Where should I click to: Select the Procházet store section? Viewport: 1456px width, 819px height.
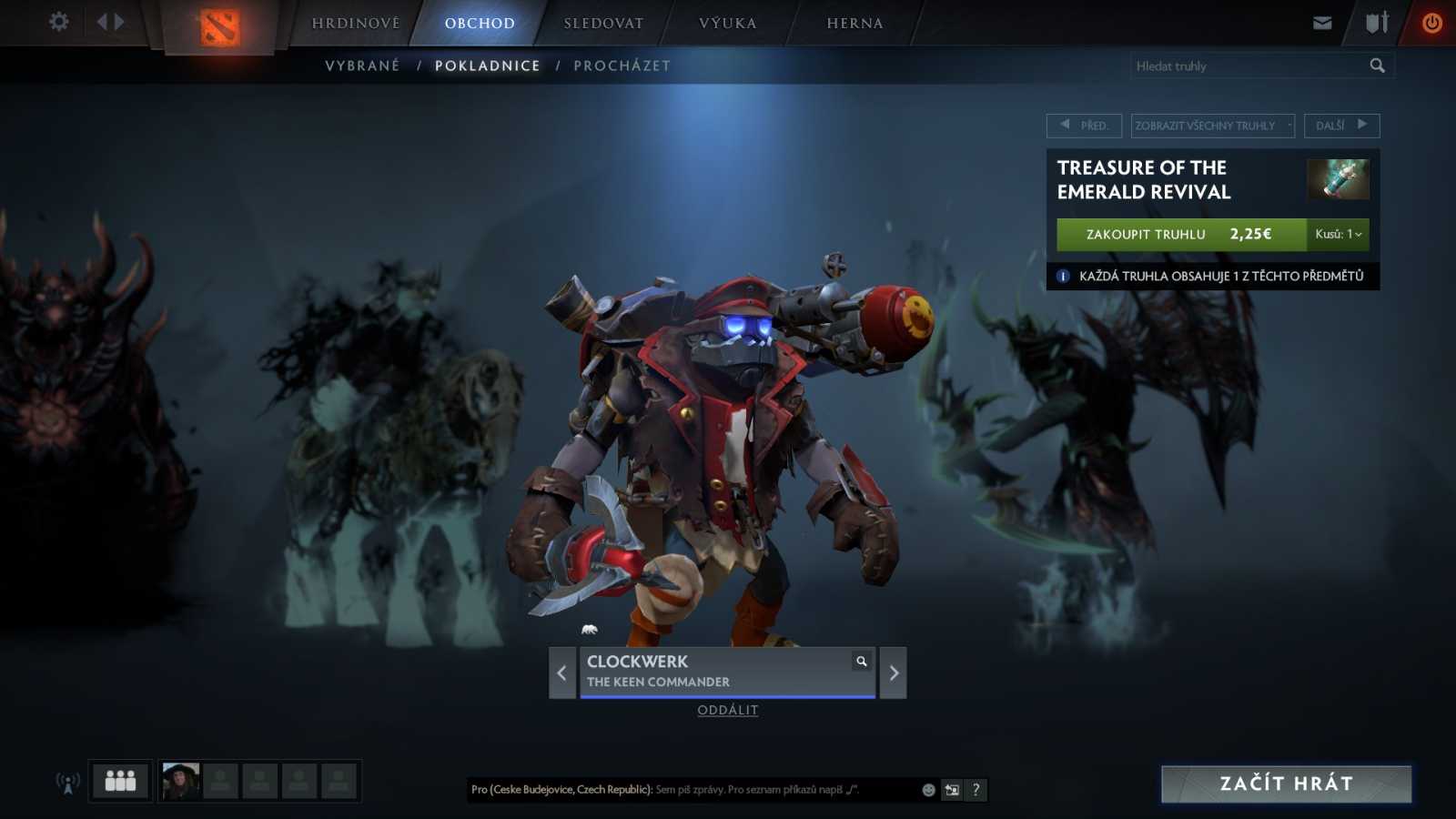622,66
